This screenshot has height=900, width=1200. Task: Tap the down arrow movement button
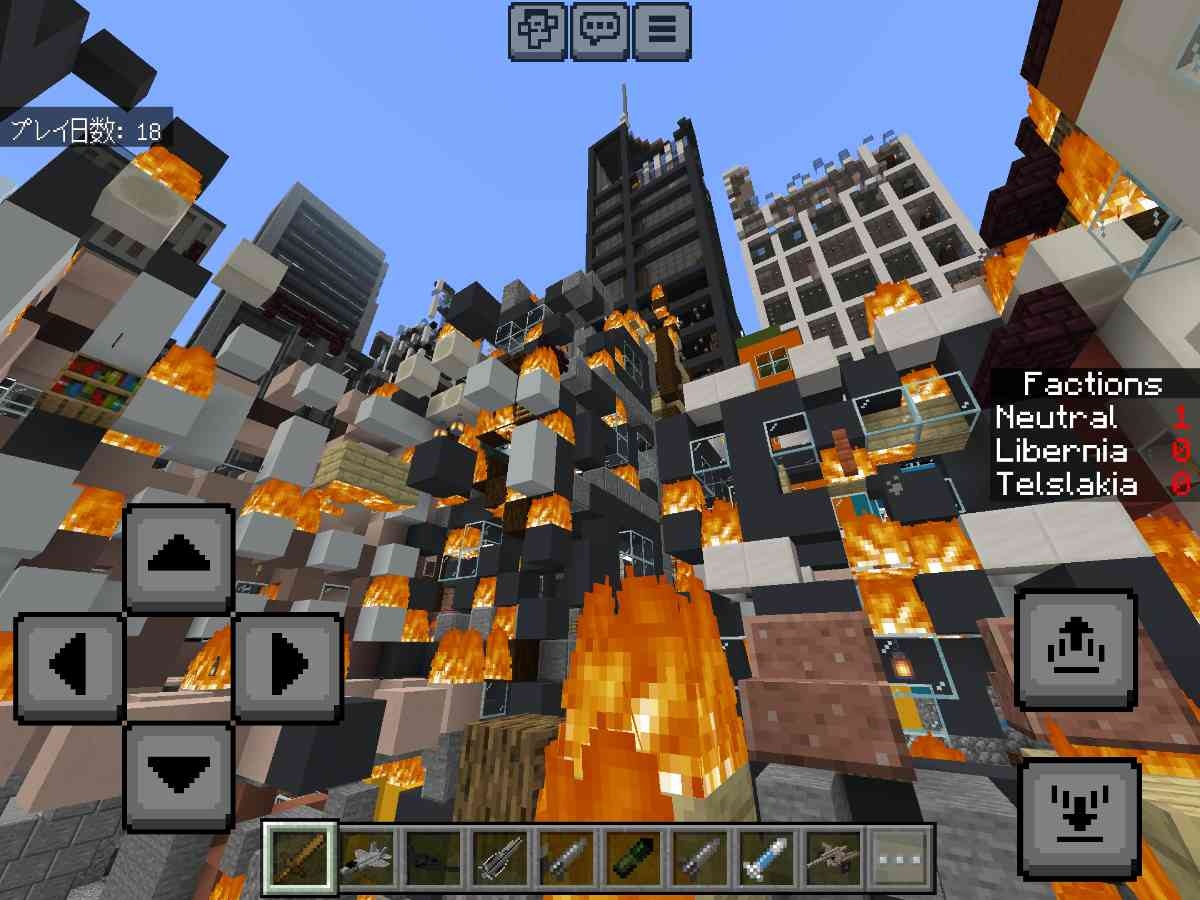click(x=179, y=773)
